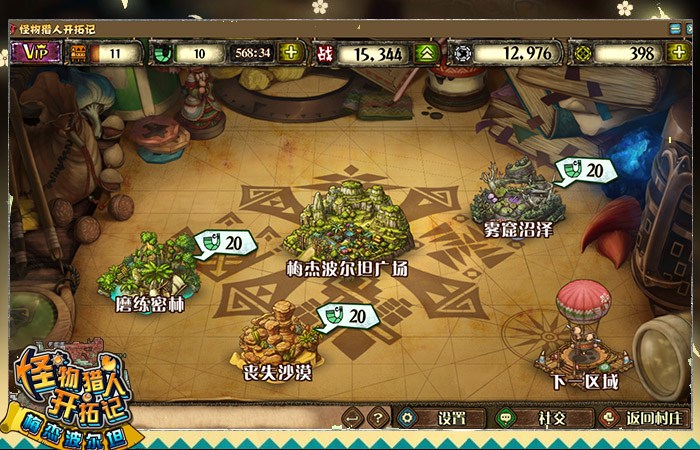This screenshot has width=700, height=450.
Task: Click the back arrow round button
Action: tap(351, 418)
